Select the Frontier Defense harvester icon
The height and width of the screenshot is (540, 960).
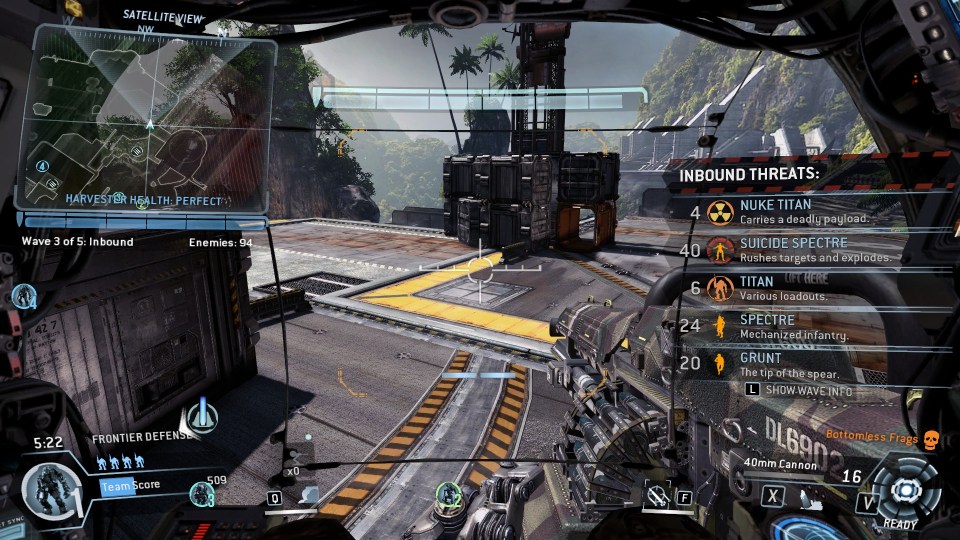tap(203, 416)
